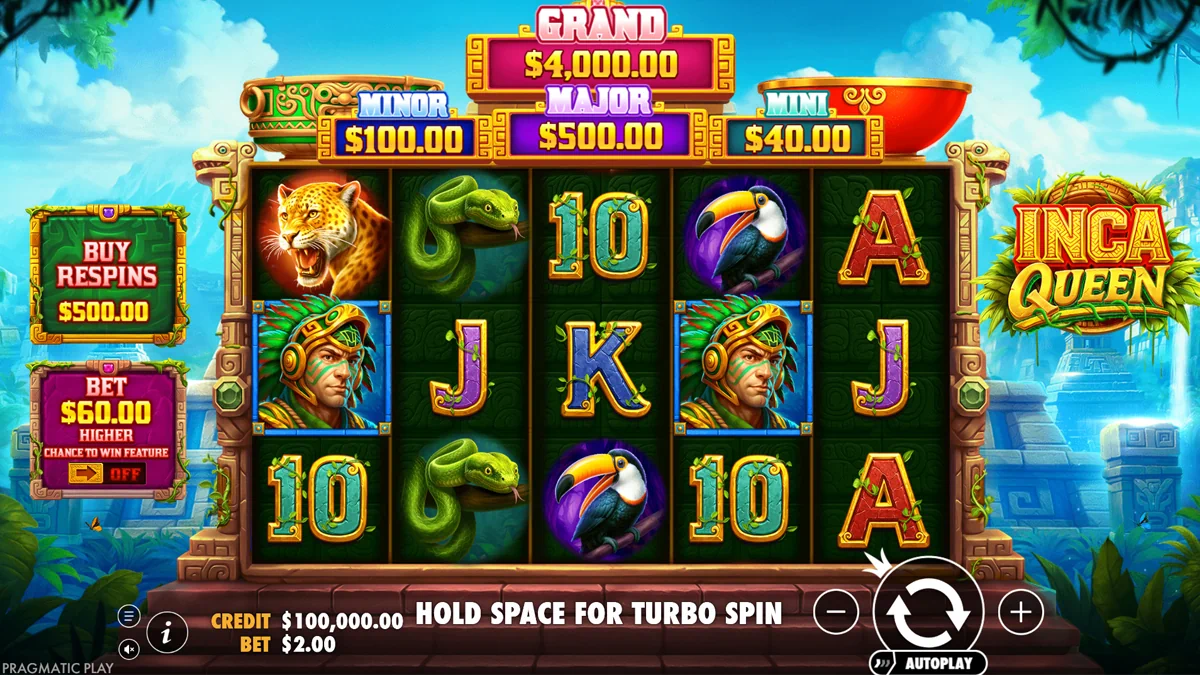
Task: Open the hamburger settings menu
Action: [130, 616]
